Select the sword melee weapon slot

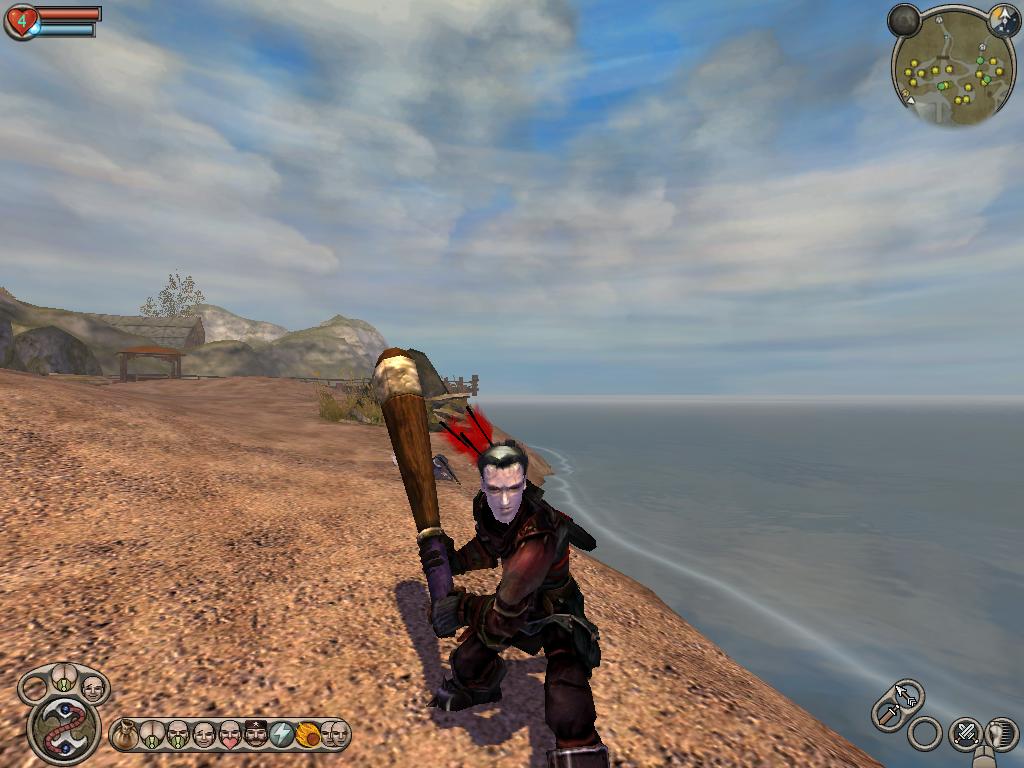point(887,713)
